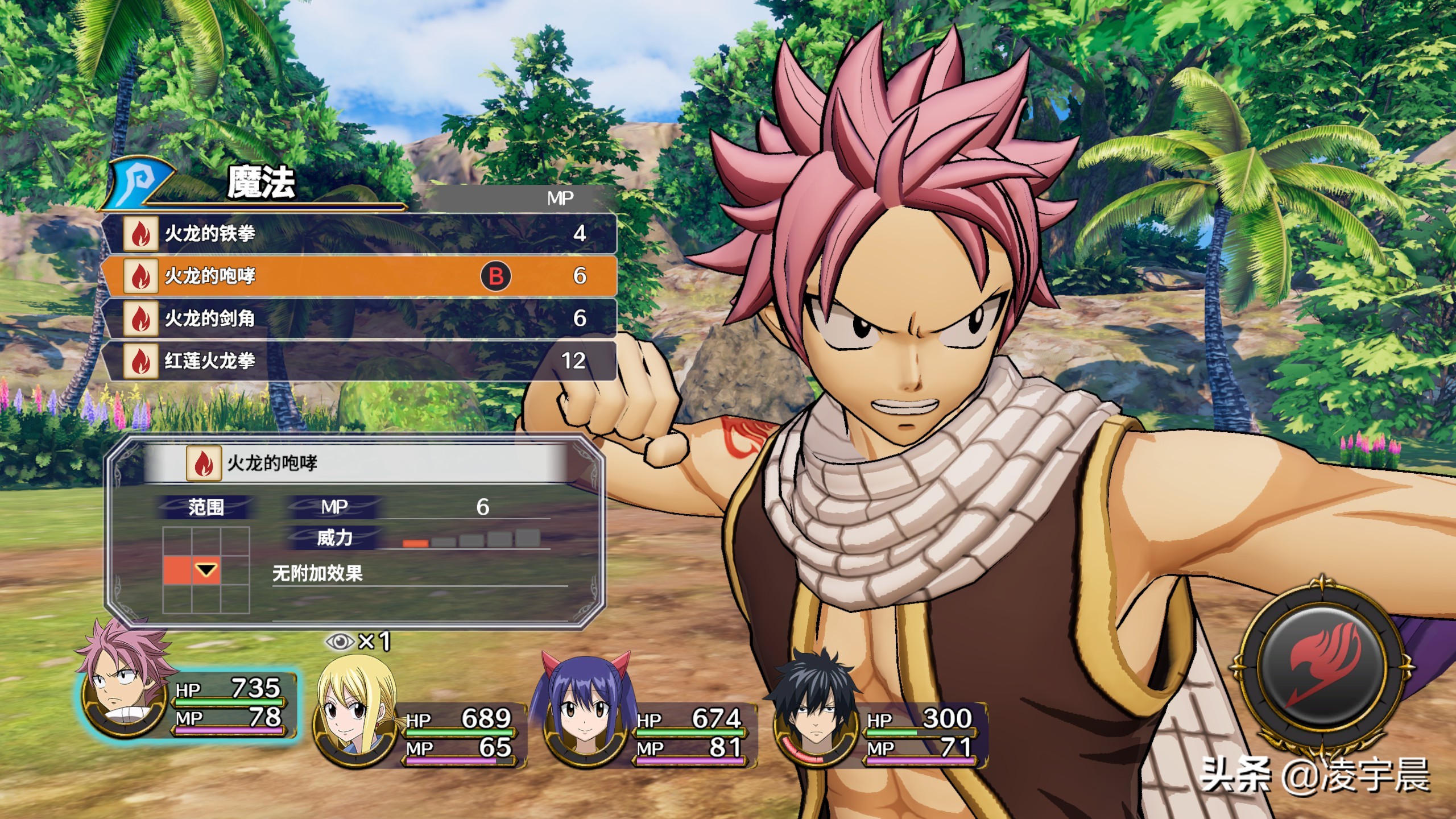The image size is (1456, 819).
Task: Pick the 火龙的剑角 spell
Action: coord(358,318)
